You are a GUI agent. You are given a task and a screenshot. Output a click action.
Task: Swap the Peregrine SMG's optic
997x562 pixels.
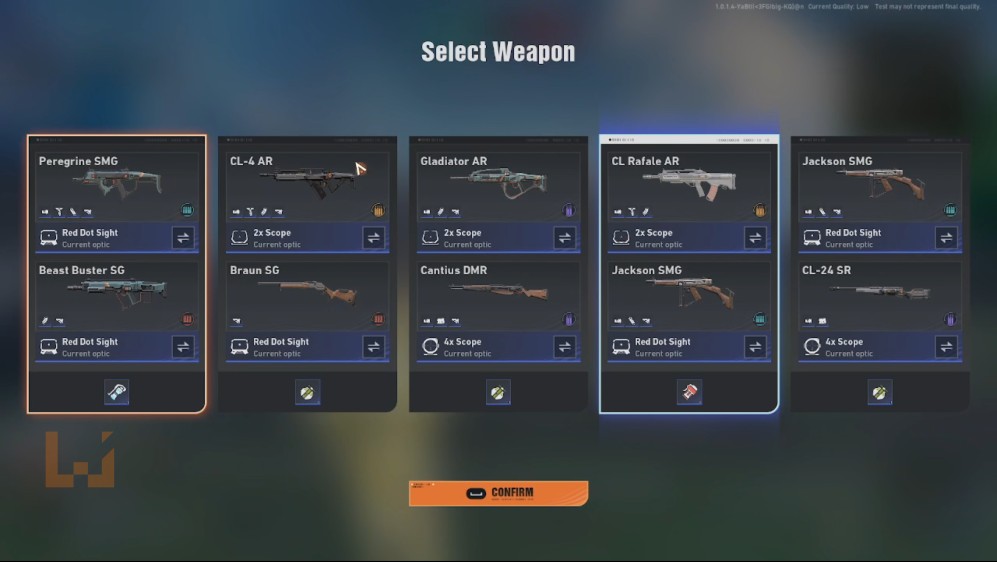click(x=183, y=238)
